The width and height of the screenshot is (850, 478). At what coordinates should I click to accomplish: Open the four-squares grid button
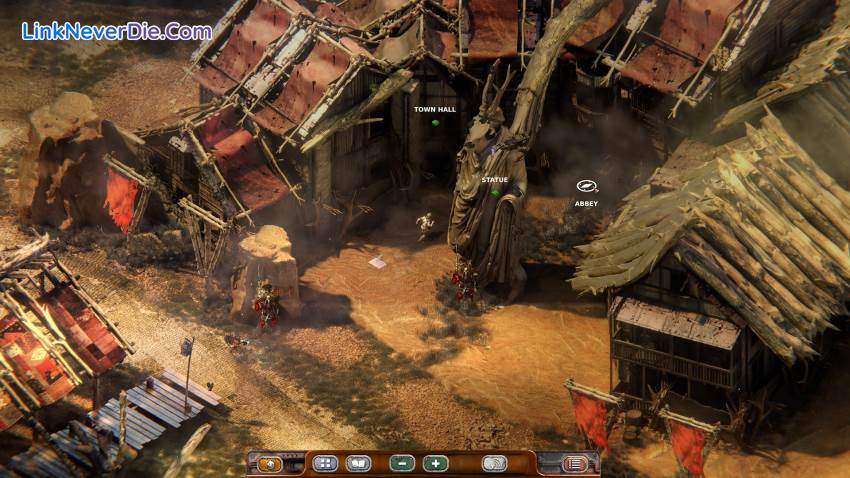pyautogui.click(x=325, y=463)
